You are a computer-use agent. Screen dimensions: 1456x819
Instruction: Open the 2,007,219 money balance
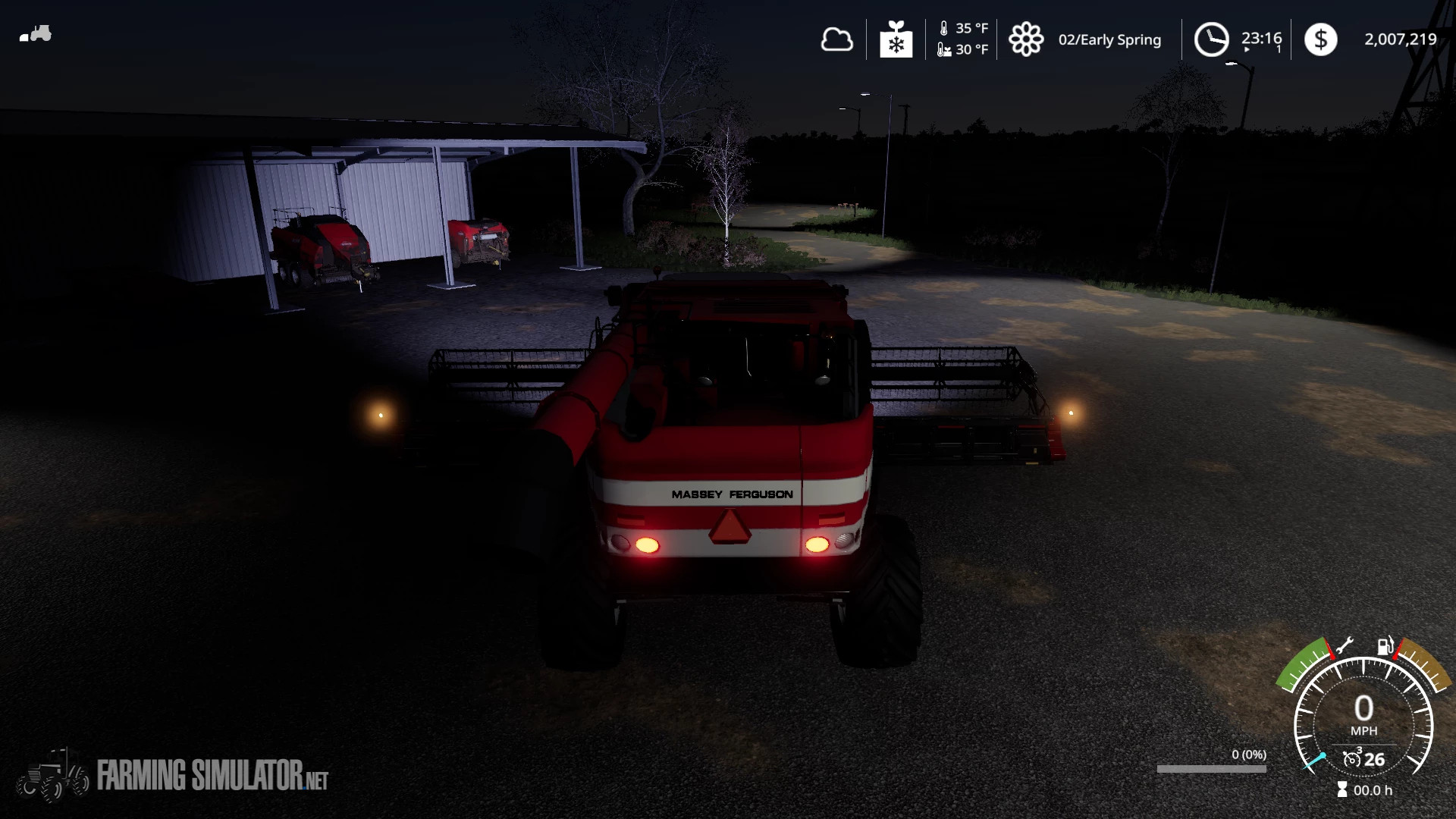1400,39
